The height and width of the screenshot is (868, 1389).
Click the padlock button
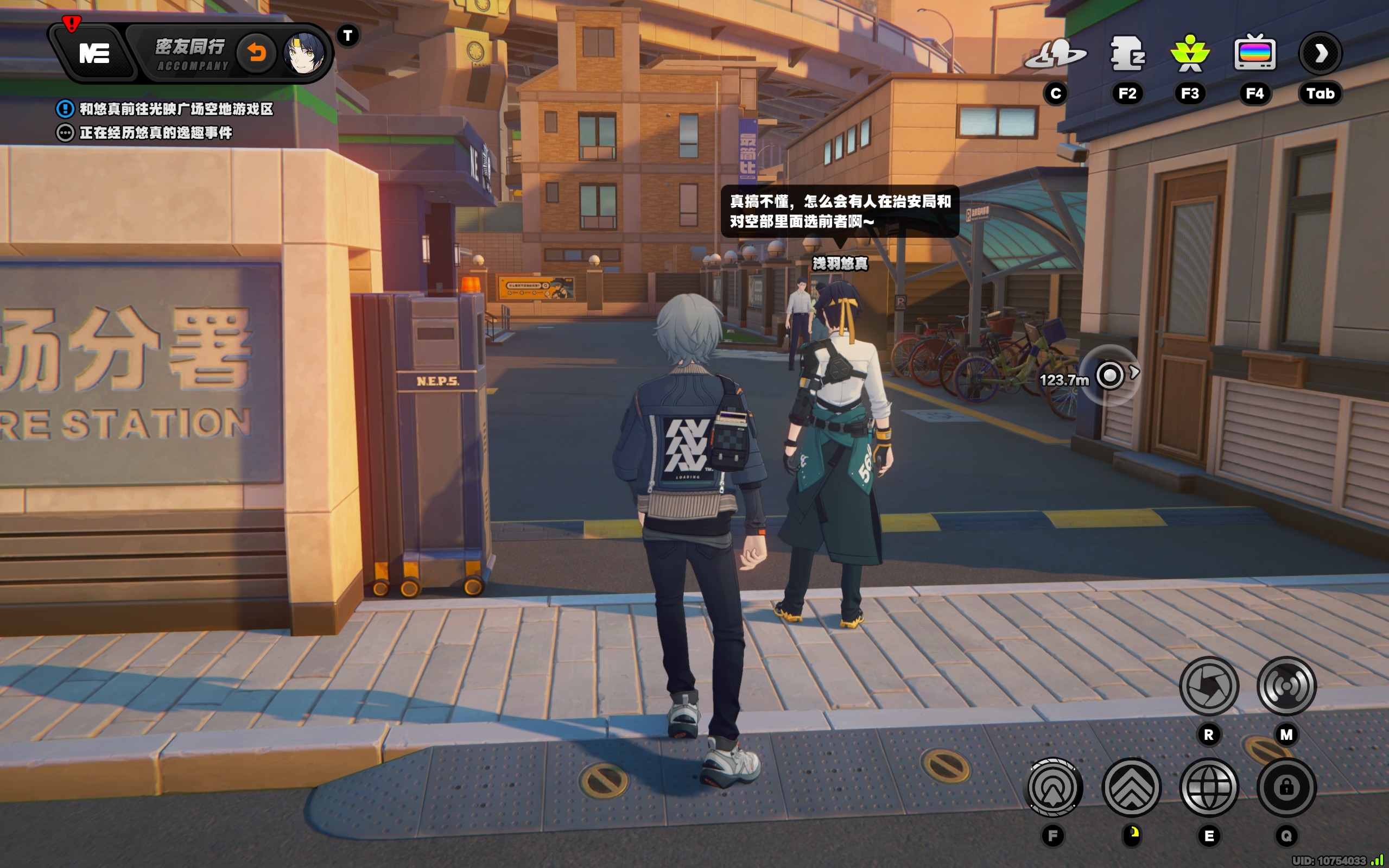point(1286,787)
